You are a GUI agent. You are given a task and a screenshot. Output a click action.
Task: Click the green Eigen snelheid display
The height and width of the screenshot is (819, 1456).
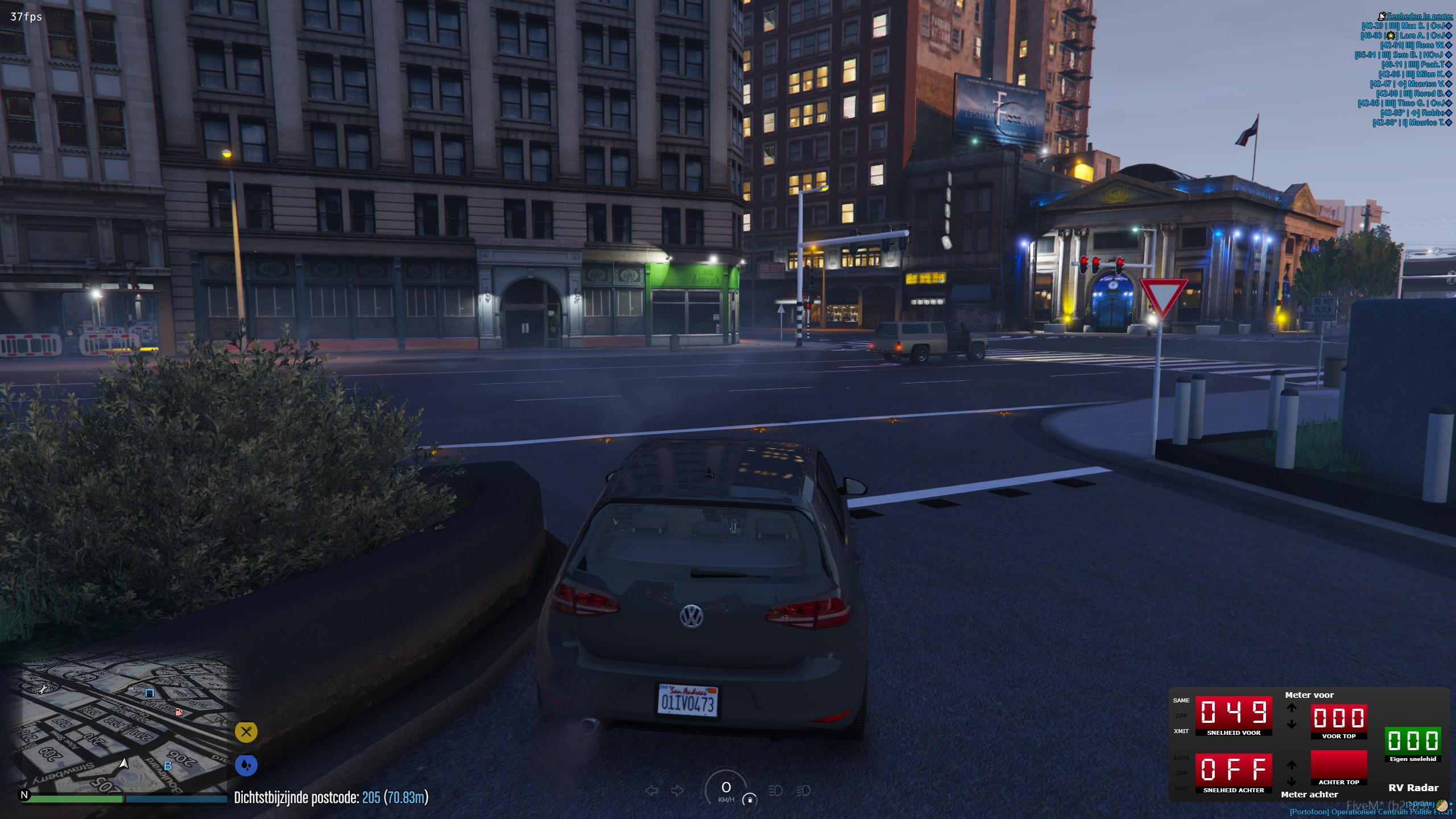[x=1413, y=741]
